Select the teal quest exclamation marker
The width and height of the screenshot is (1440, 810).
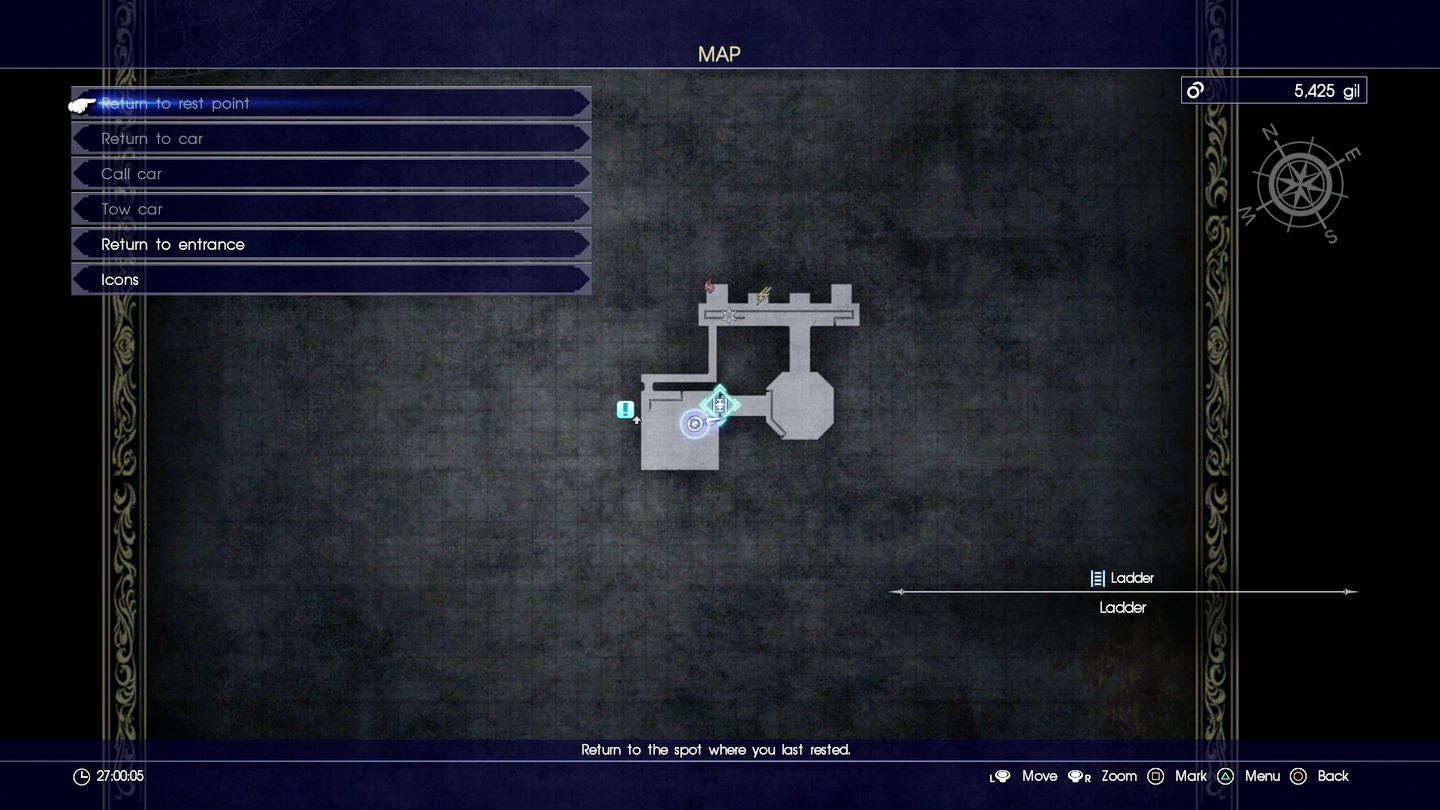click(x=624, y=408)
